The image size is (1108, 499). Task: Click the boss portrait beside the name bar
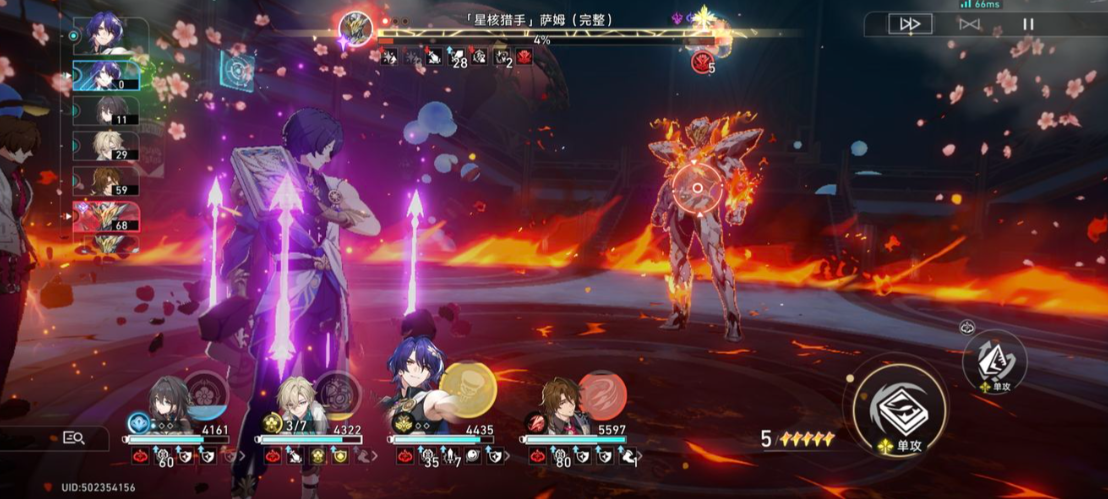355,28
